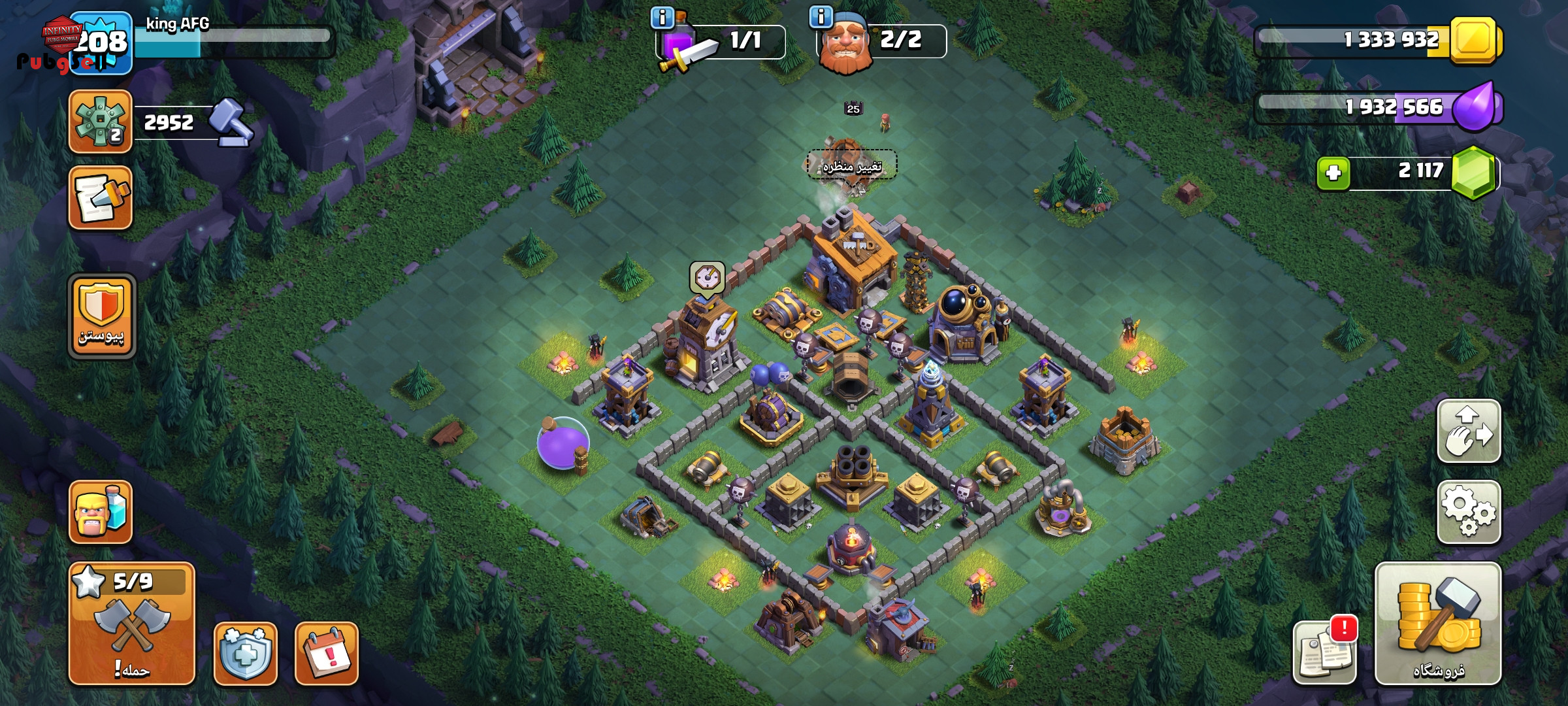Screen dimensions: 1568x706
Task: Open the player profile level badge
Action: coord(100,43)
